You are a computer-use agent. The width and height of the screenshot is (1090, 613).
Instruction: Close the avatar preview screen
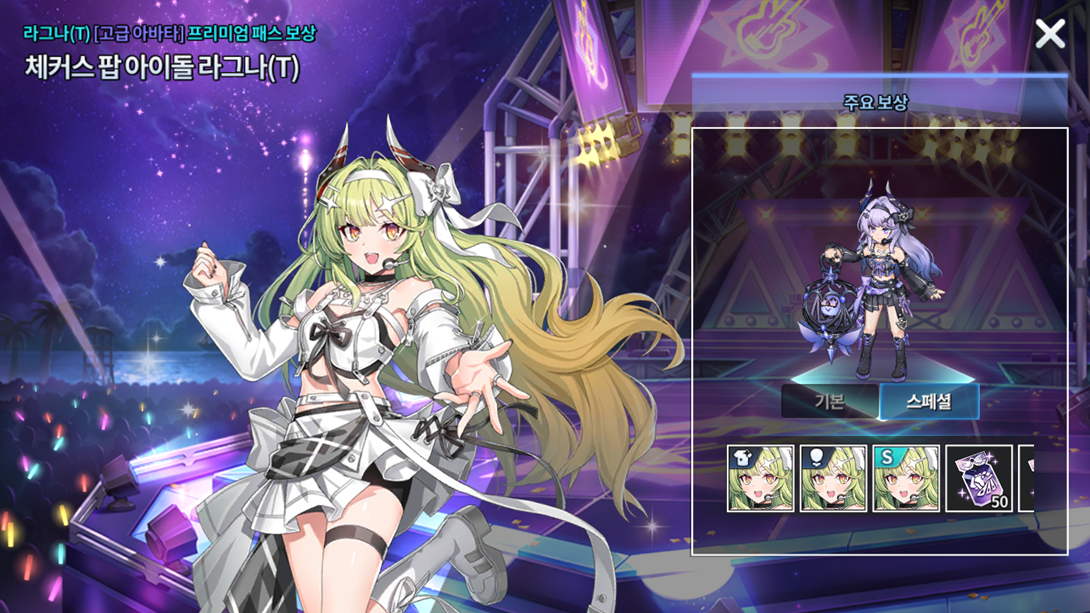click(x=1050, y=34)
